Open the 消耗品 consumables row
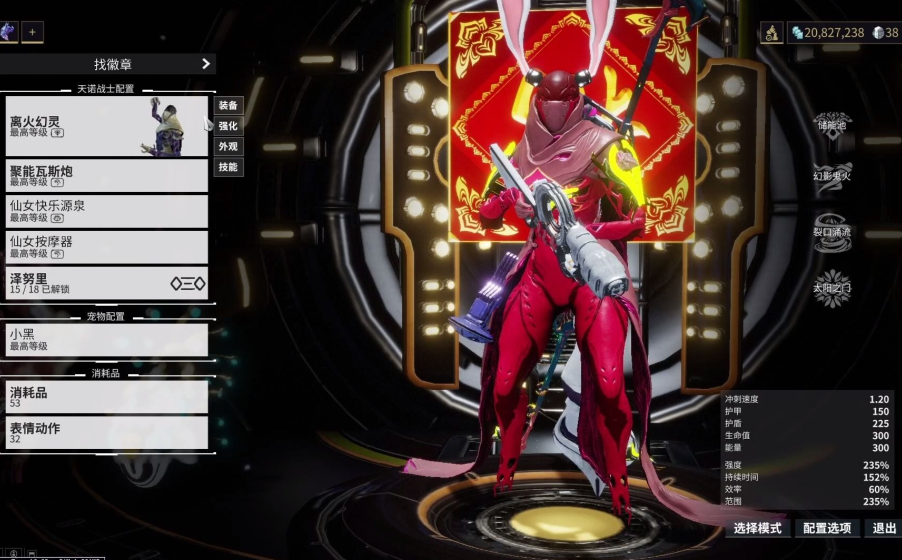Image resolution: width=902 pixels, height=560 pixels. [106, 396]
